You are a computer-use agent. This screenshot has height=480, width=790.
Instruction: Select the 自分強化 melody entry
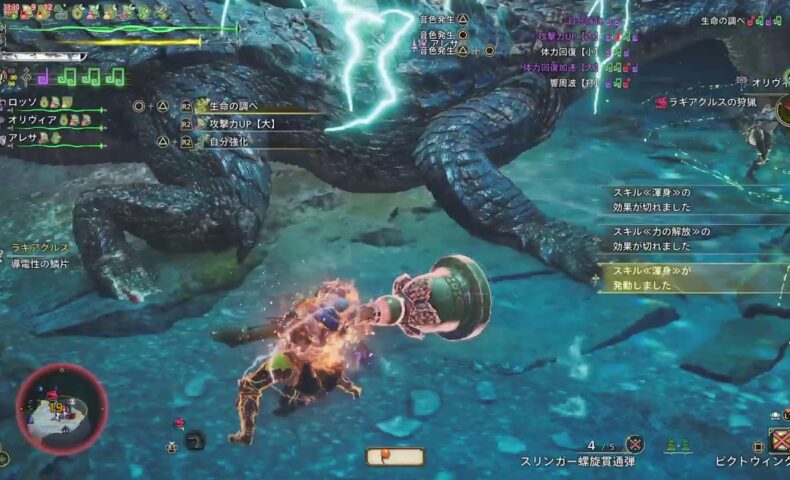tap(230, 142)
